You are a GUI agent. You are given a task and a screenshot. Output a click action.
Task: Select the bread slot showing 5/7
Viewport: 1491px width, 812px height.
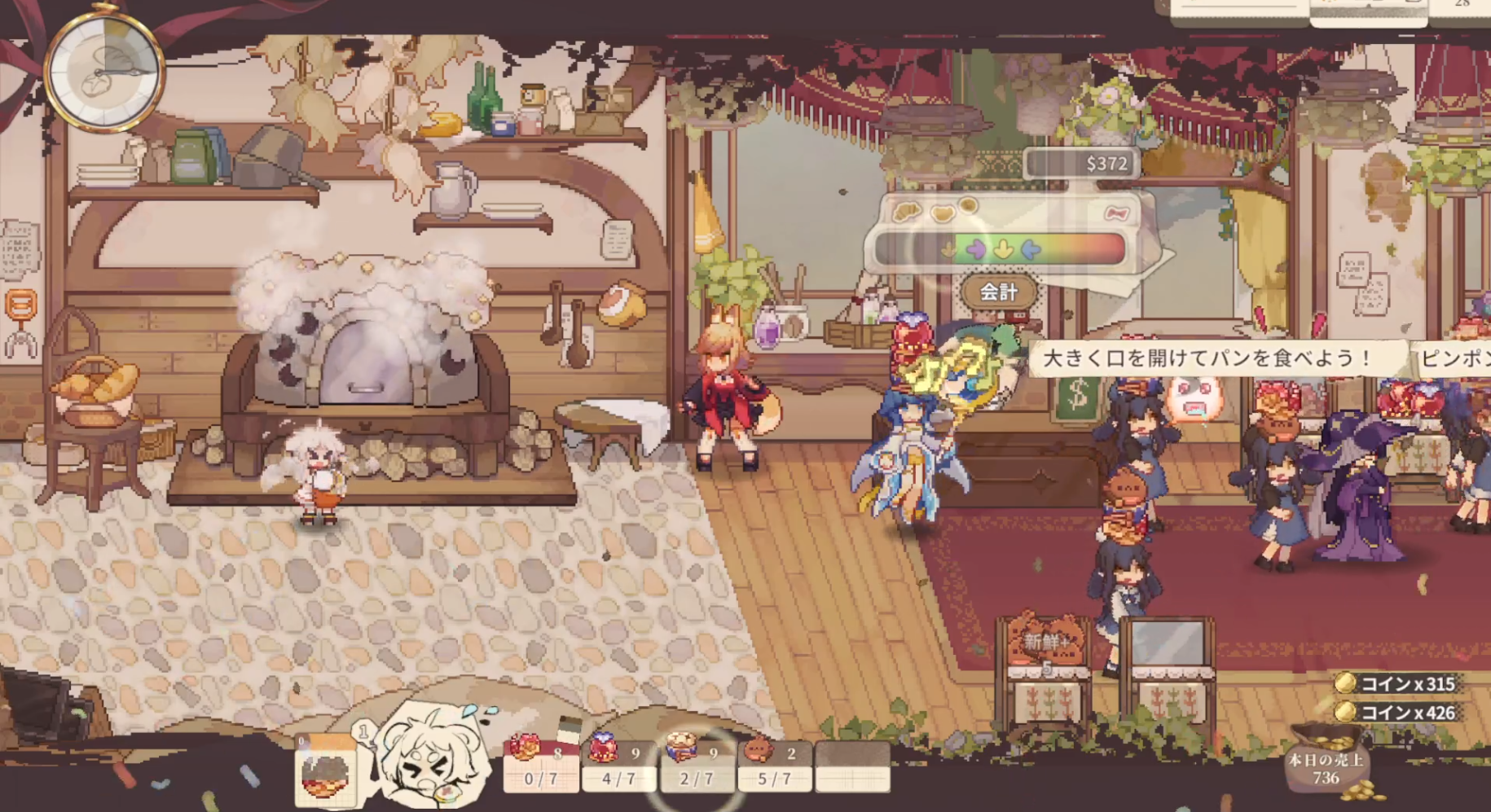(774, 765)
